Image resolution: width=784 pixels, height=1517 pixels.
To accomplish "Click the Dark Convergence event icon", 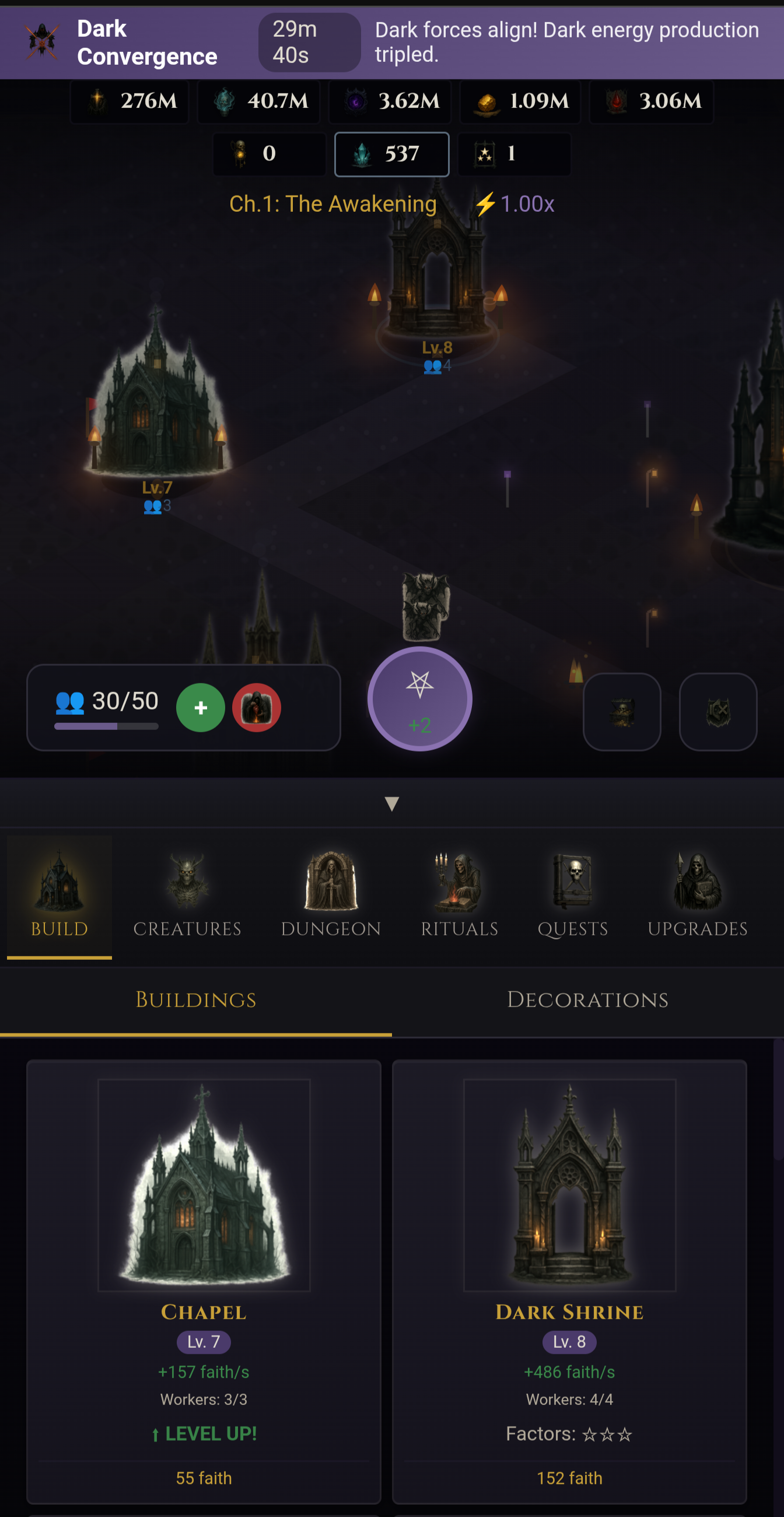I will pyautogui.click(x=40, y=43).
